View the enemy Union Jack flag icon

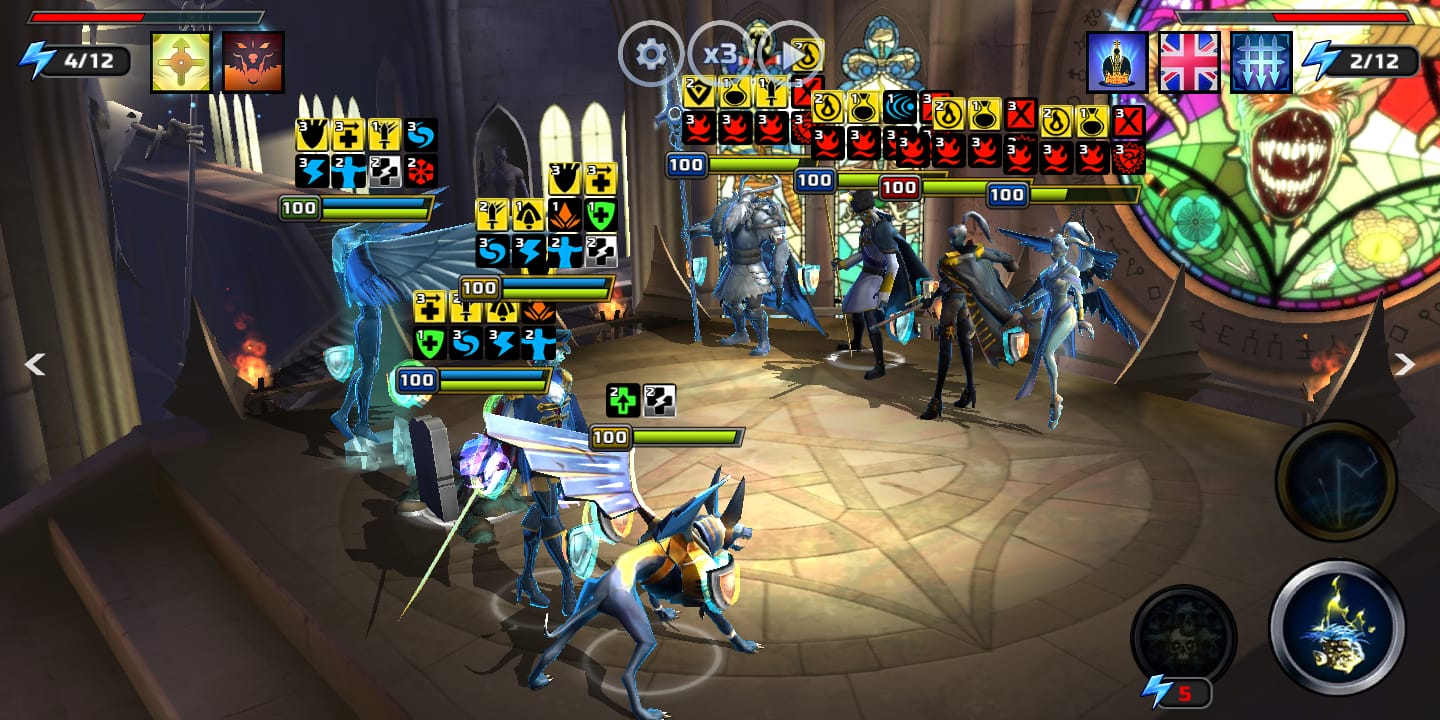(1189, 62)
